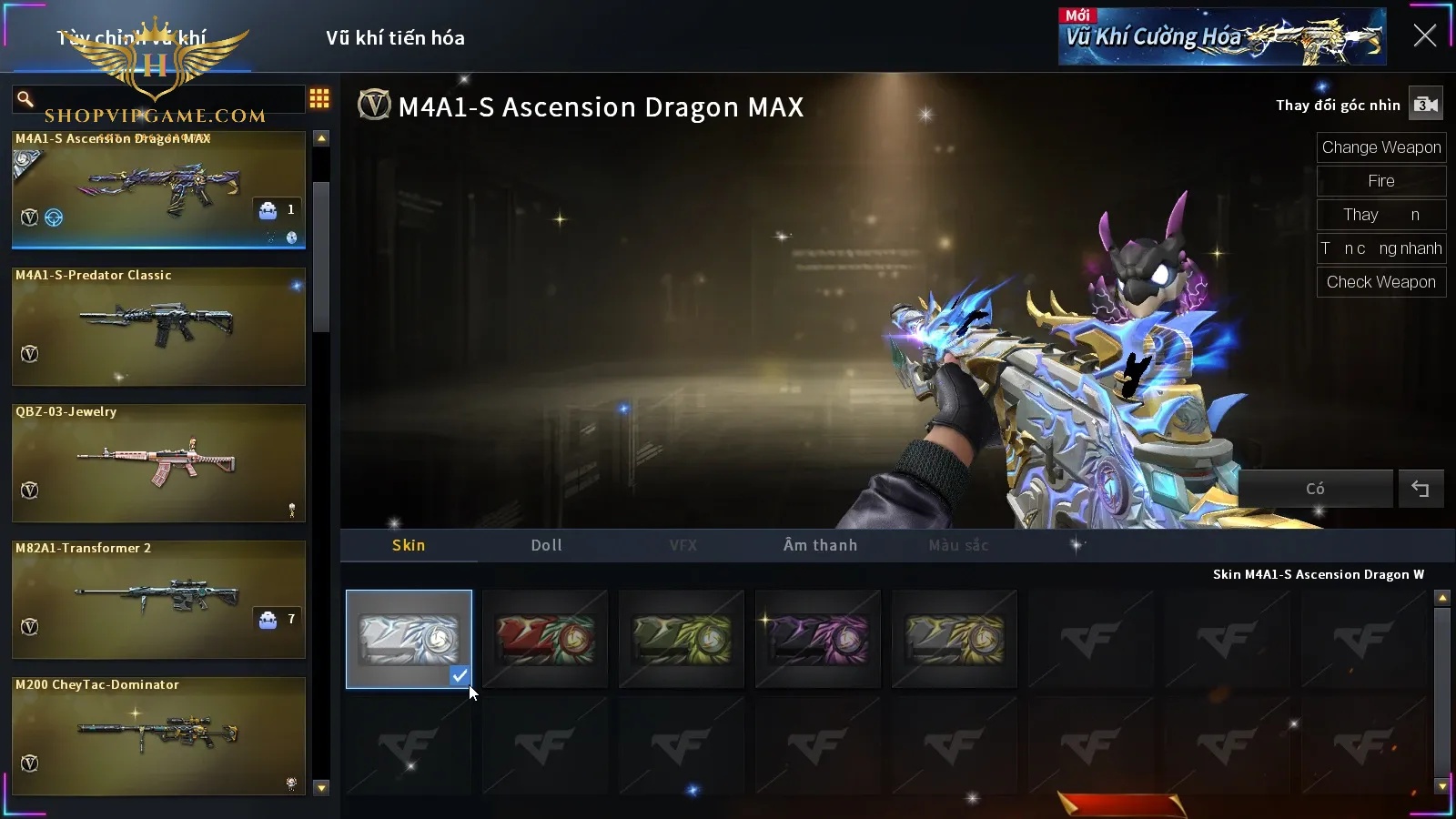Activate the Fire preview button
Image resolution: width=1456 pixels, height=819 pixels.
pos(1380,181)
